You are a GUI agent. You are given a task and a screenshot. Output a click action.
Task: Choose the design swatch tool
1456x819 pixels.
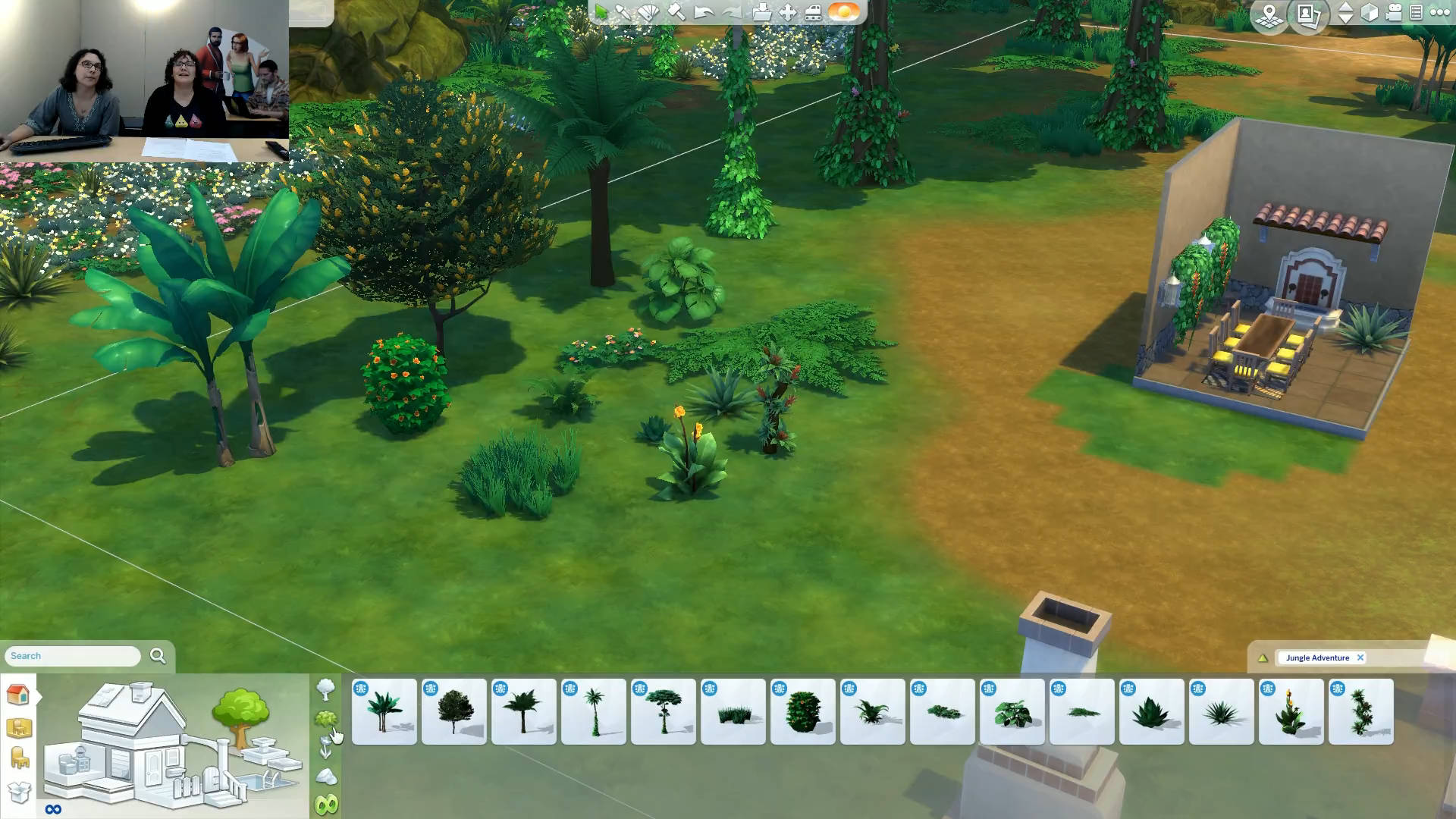pos(649,12)
